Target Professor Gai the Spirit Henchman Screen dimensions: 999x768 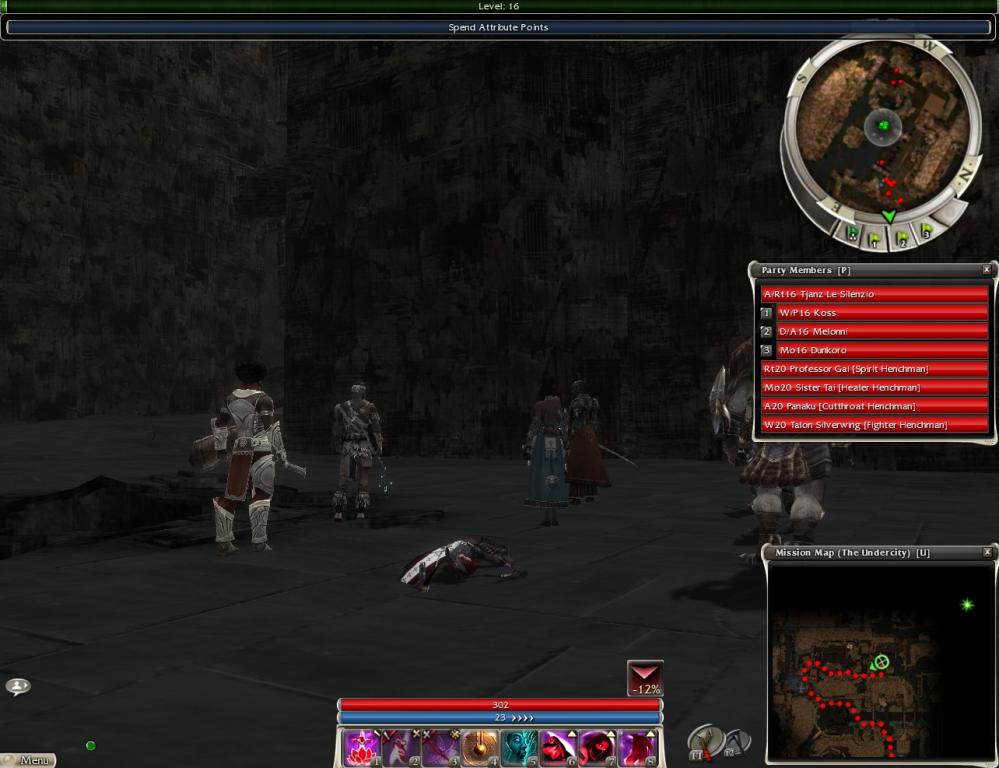pos(875,369)
